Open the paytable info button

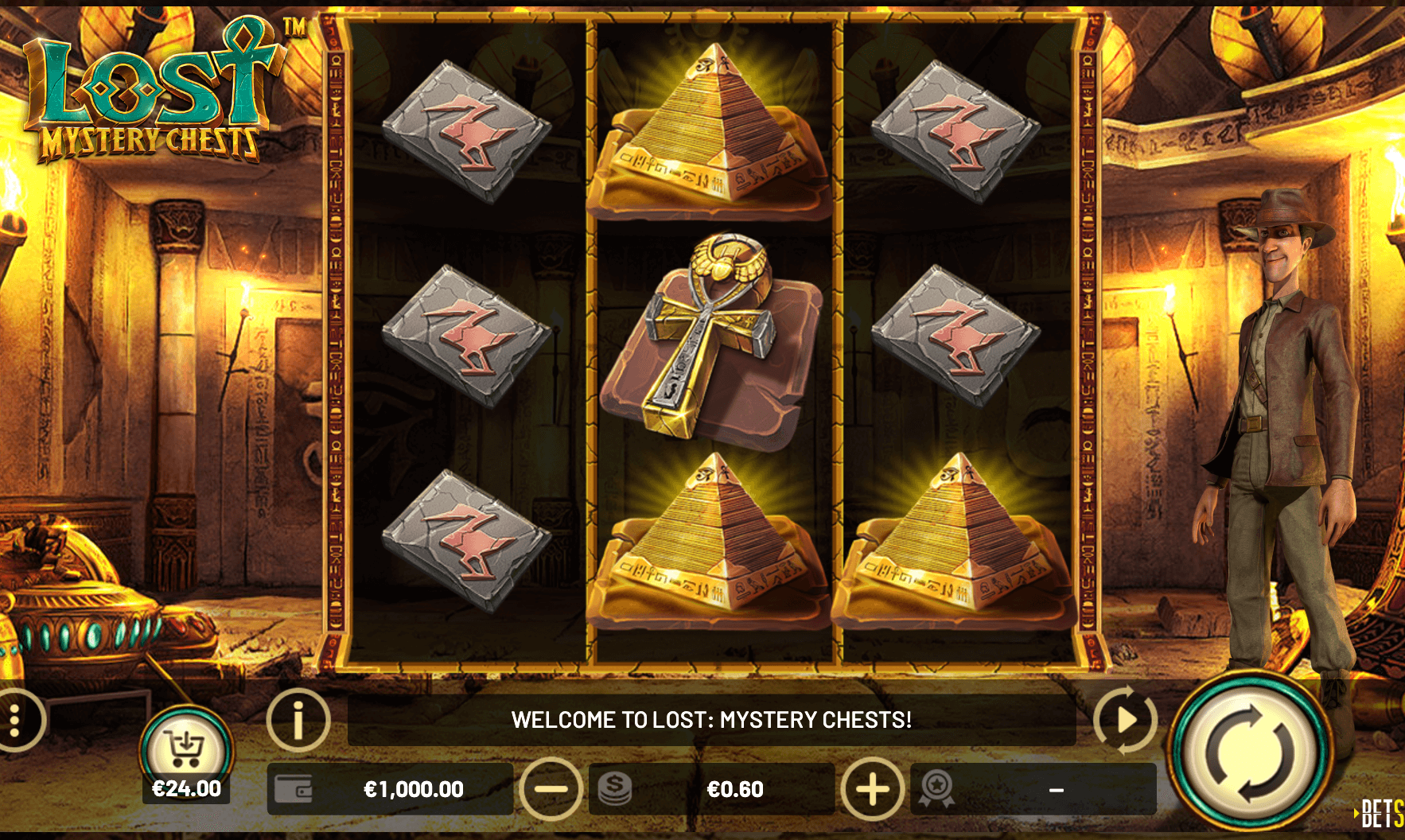(x=298, y=720)
